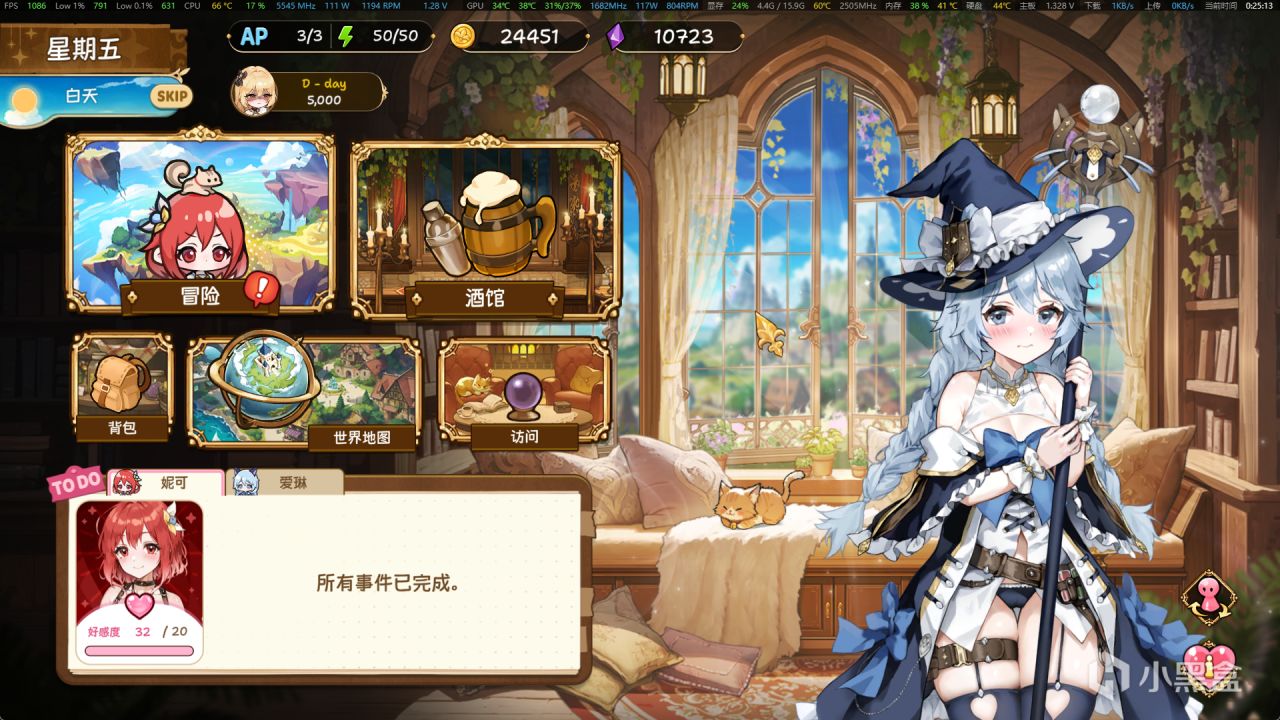Open the 背包 backpack
Viewport: 1280px width, 720px height.
point(123,385)
